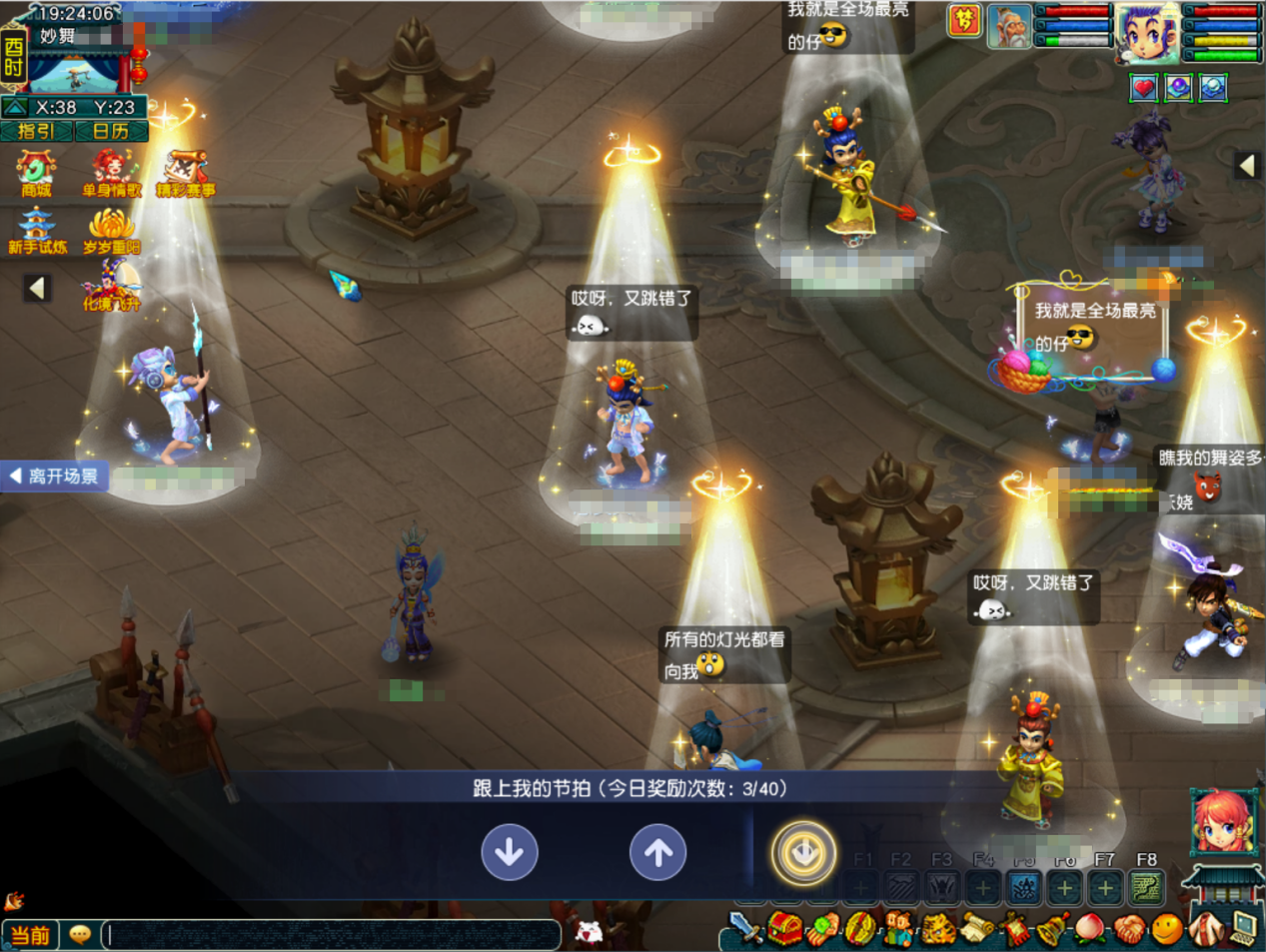Open the red 梦 icon at top
This screenshot has height=952, width=1266.
pos(964,21)
